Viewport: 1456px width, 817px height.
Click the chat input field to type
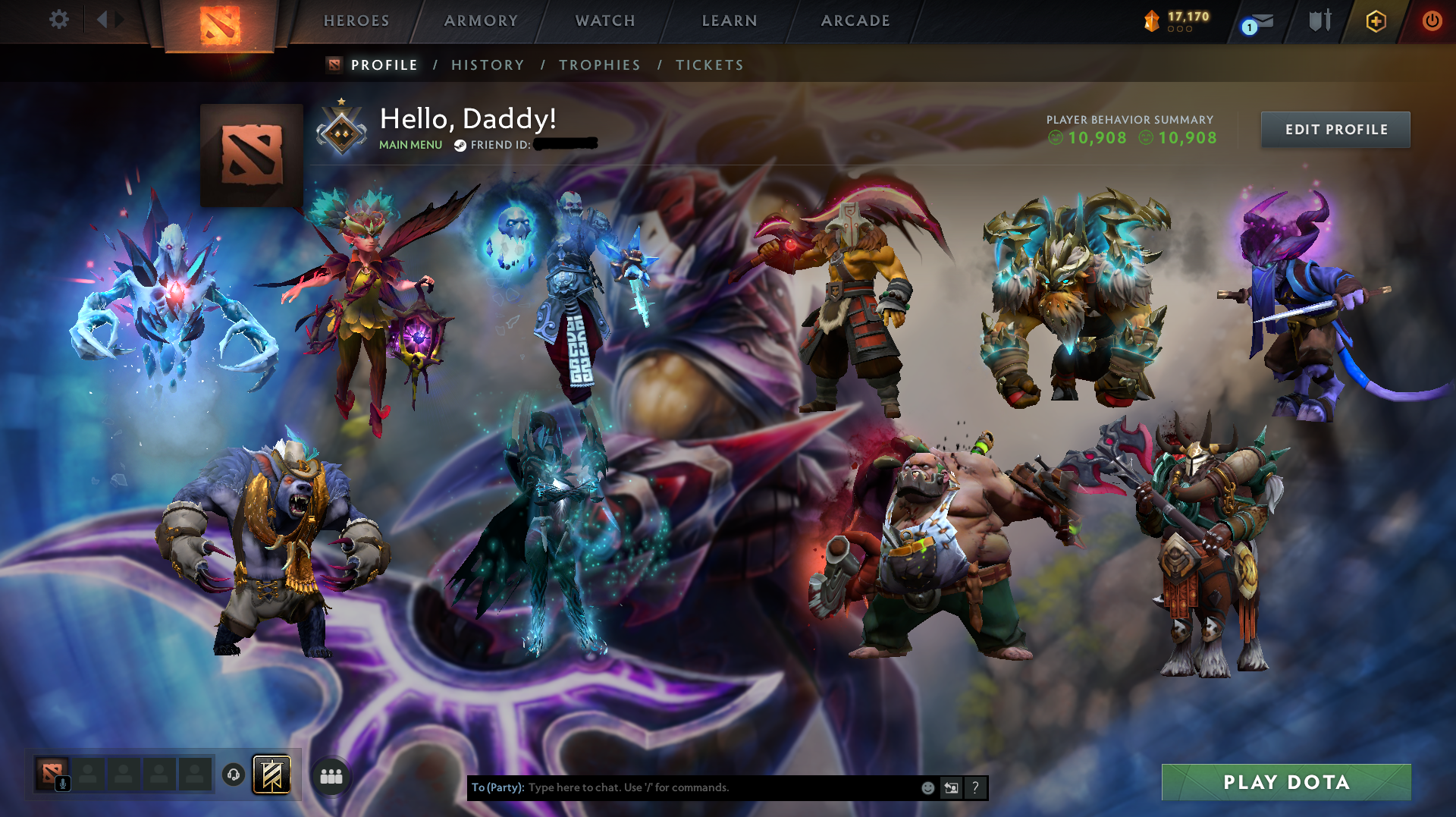point(682,787)
